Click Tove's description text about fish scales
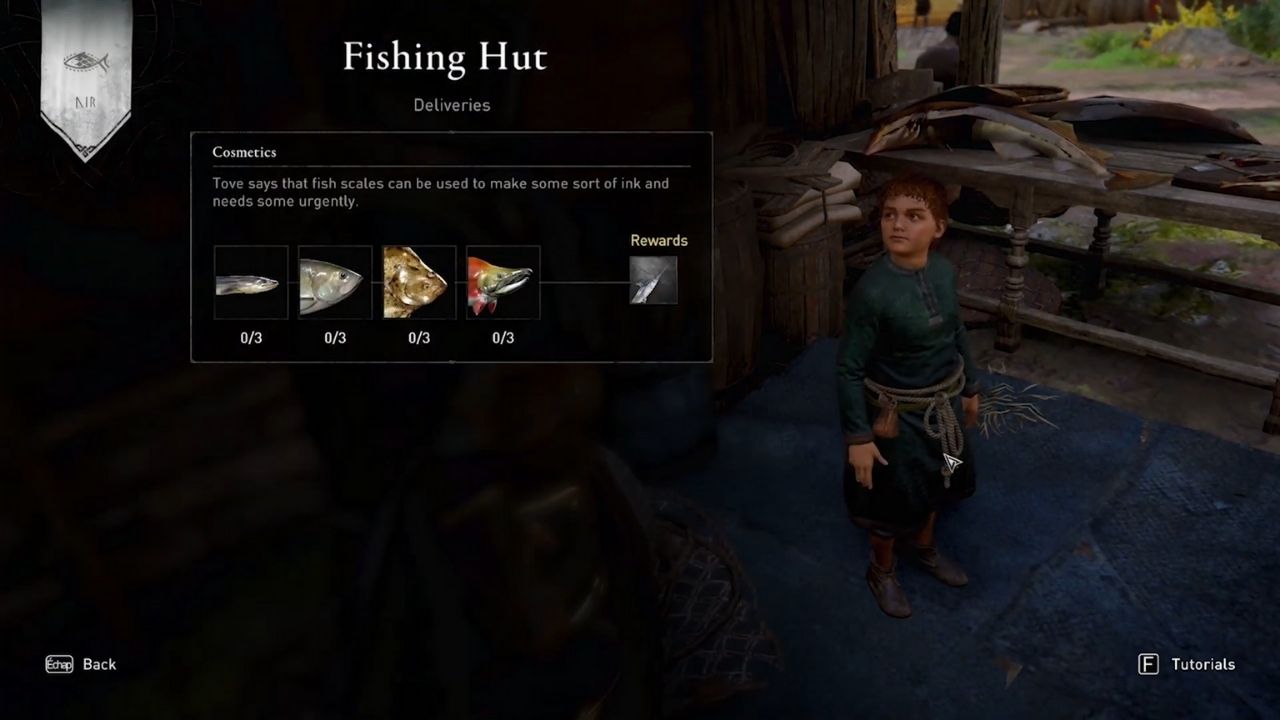1280x720 pixels. (x=439, y=192)
